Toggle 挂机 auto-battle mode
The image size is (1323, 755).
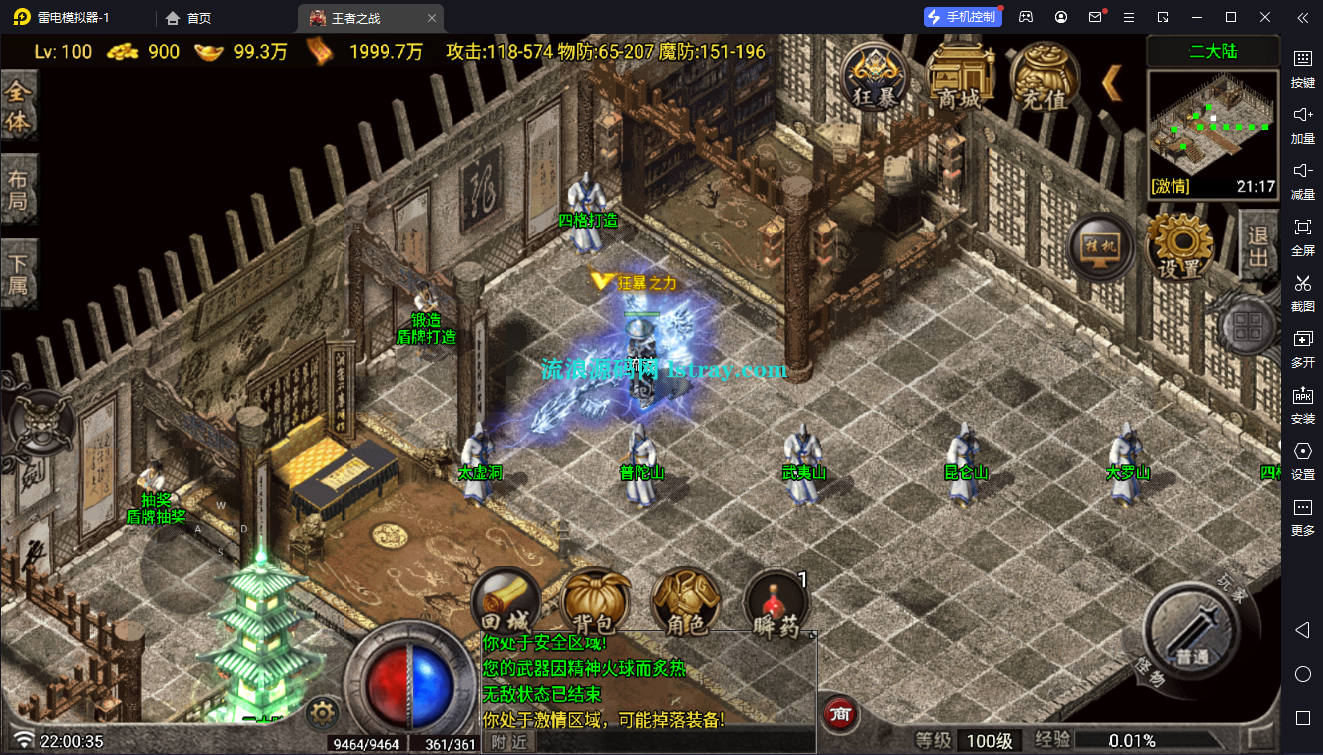[1100, 248]
